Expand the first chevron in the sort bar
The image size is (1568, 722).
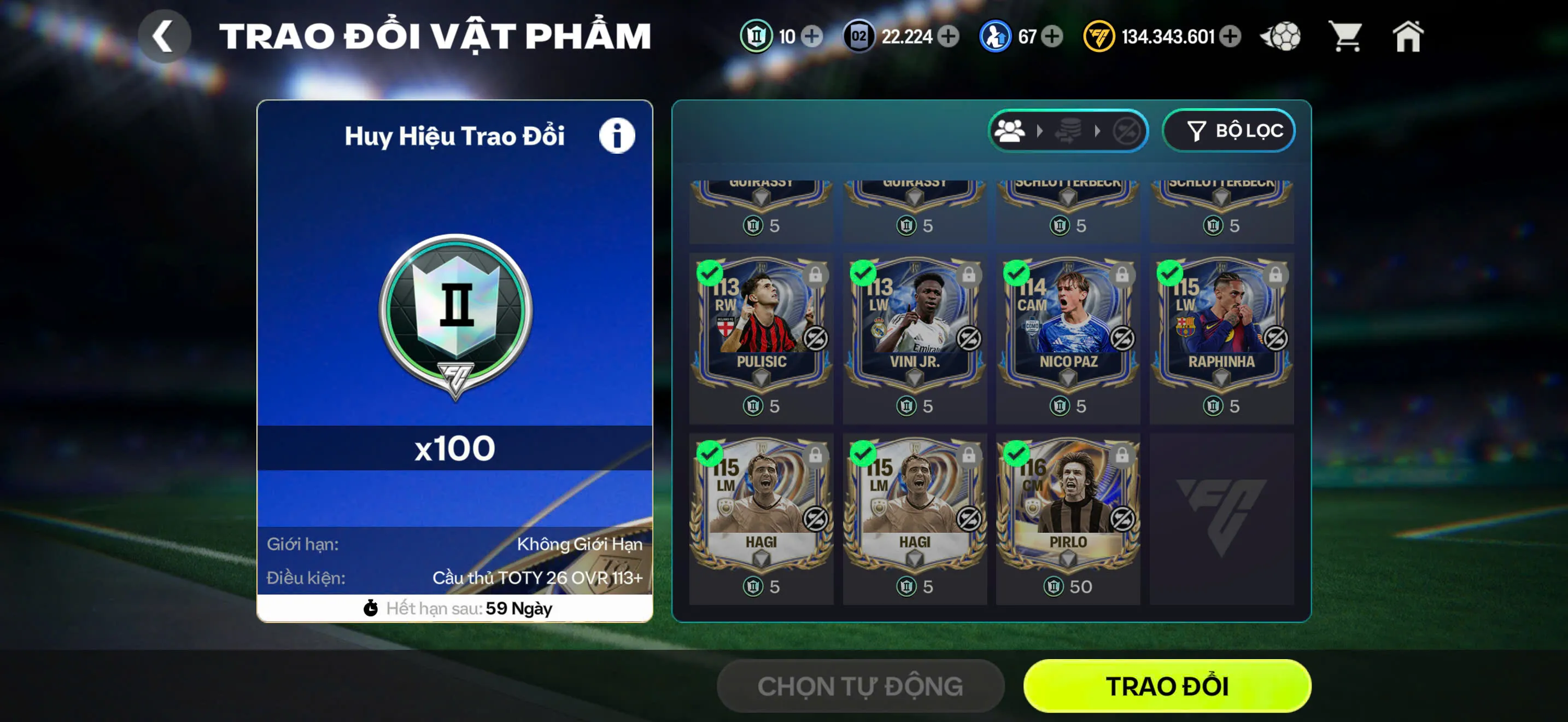tap(1041, 130)
